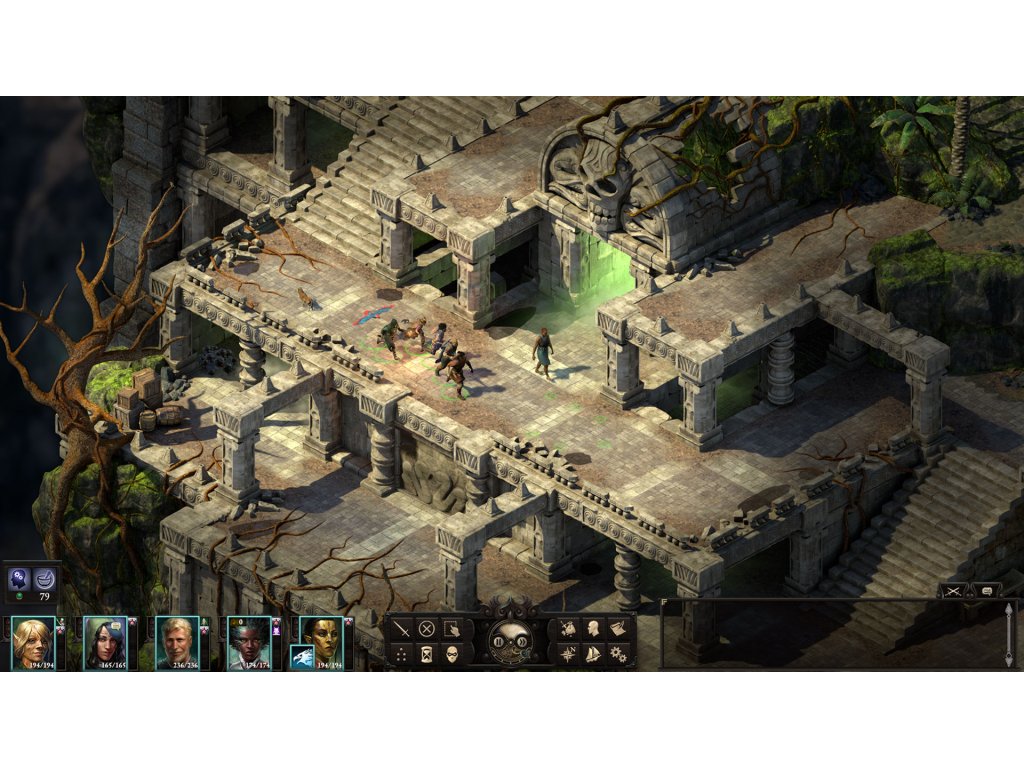Open the character sheet head icon

[x=593, y=629]
